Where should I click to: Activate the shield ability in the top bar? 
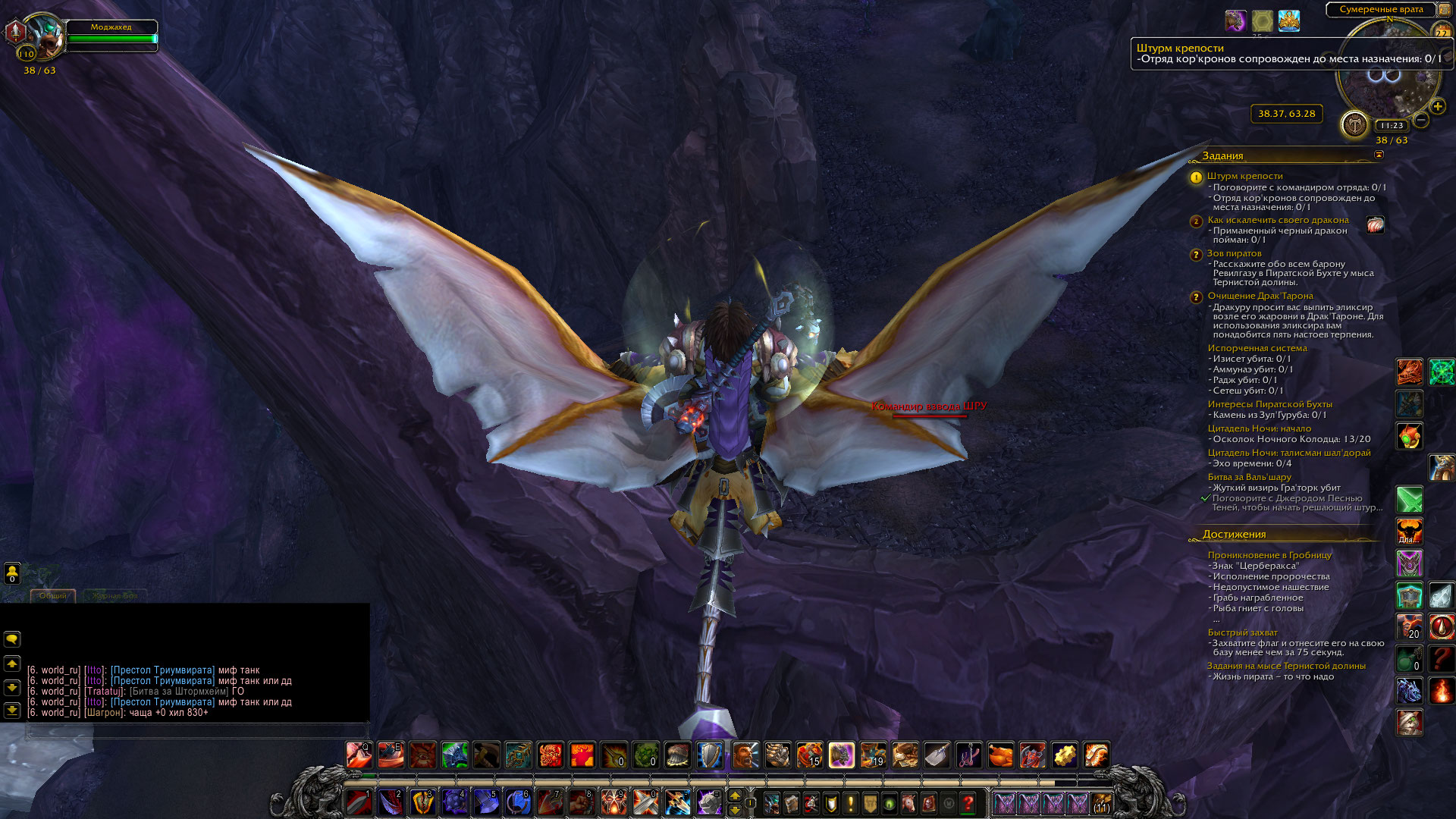pyautogui.click(x=710, y=755)
